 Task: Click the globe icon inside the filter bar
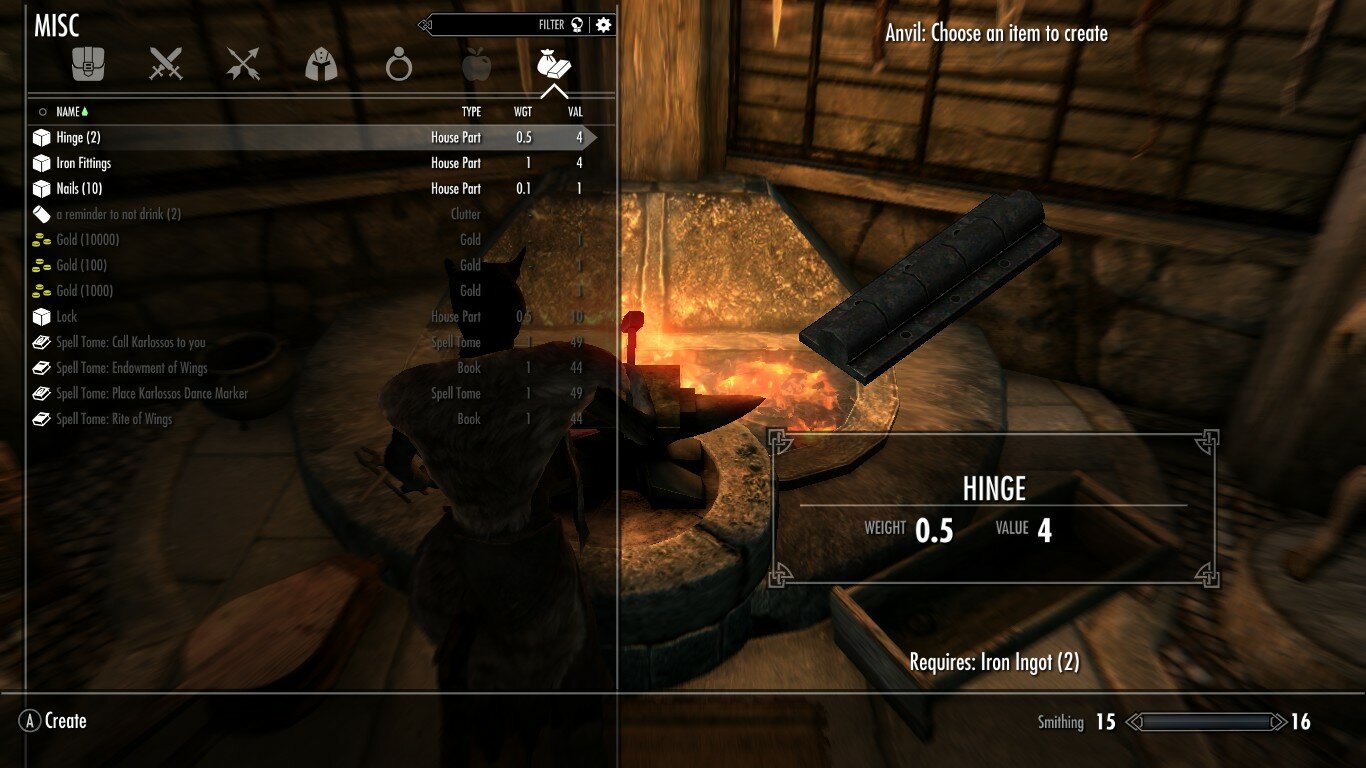click(x=578, y=24)
